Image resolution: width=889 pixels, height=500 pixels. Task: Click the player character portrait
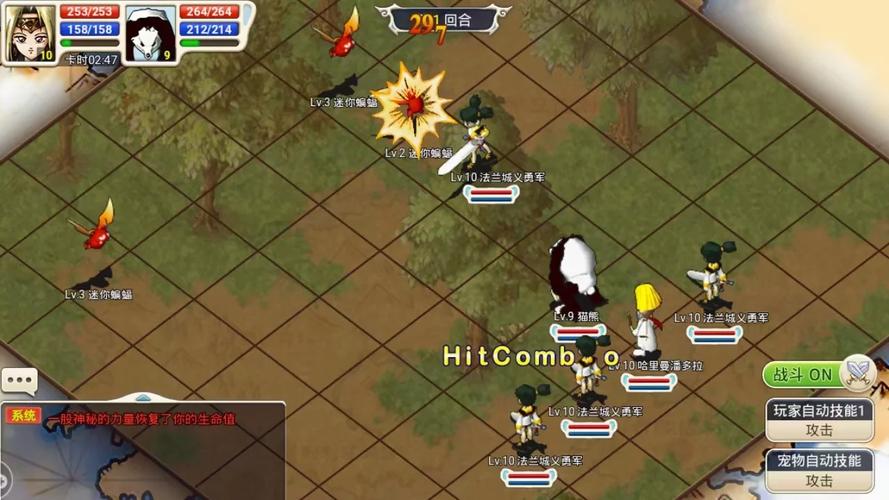28,33
